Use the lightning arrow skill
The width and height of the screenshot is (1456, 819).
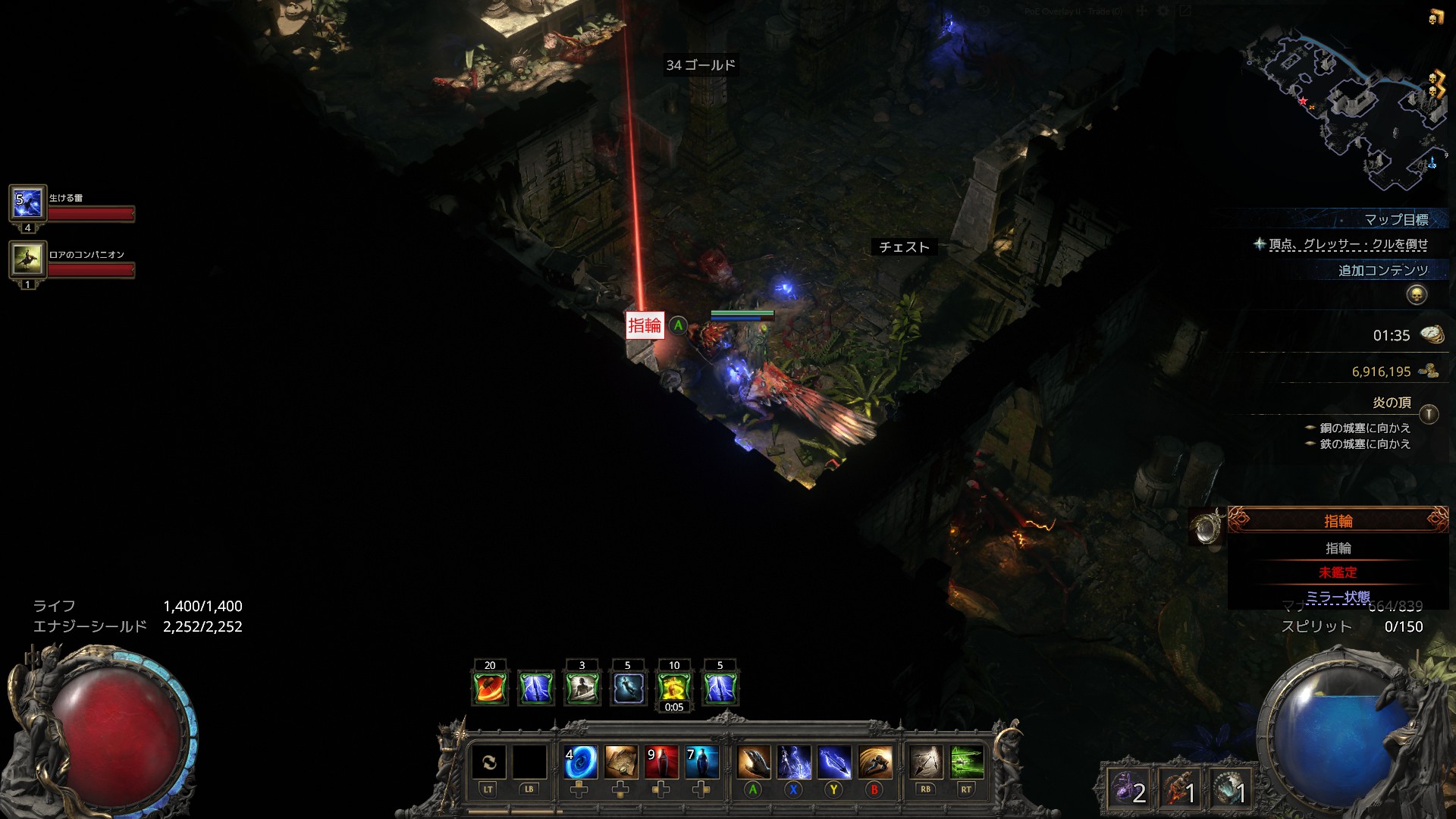[x=834, y=762]
